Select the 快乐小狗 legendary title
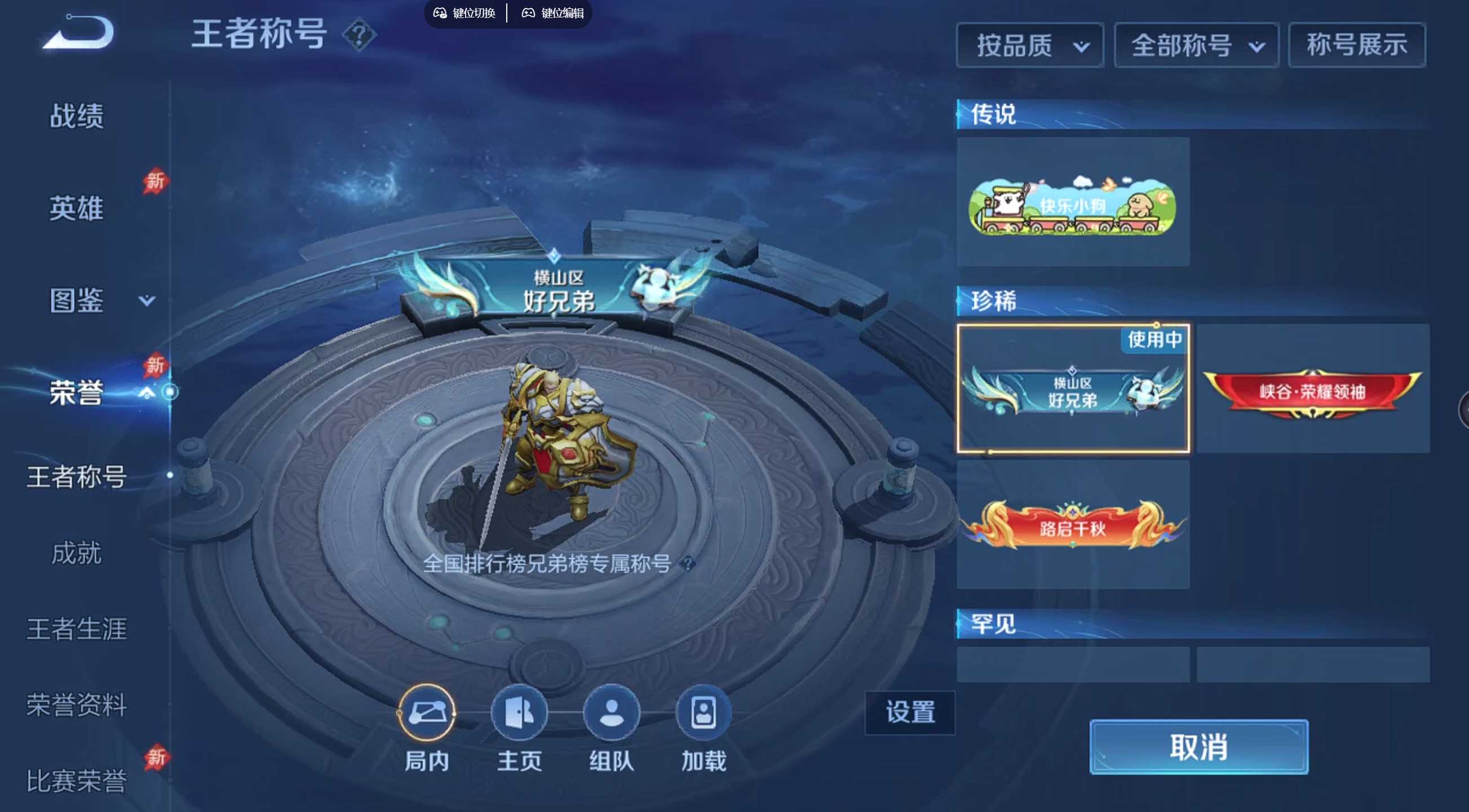Viewport: 1469px width, 812px height. pyautogui.click(x=1073, y=202)
